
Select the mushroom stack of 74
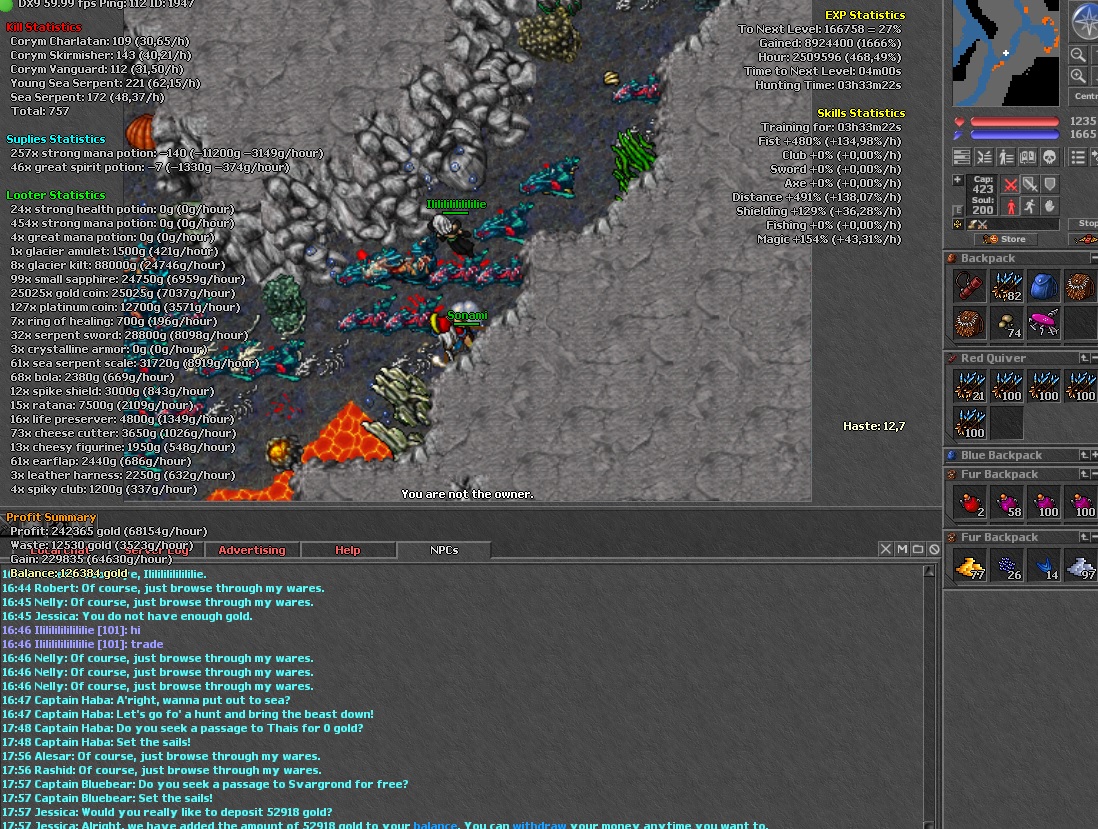click(x=1006, y=324)
